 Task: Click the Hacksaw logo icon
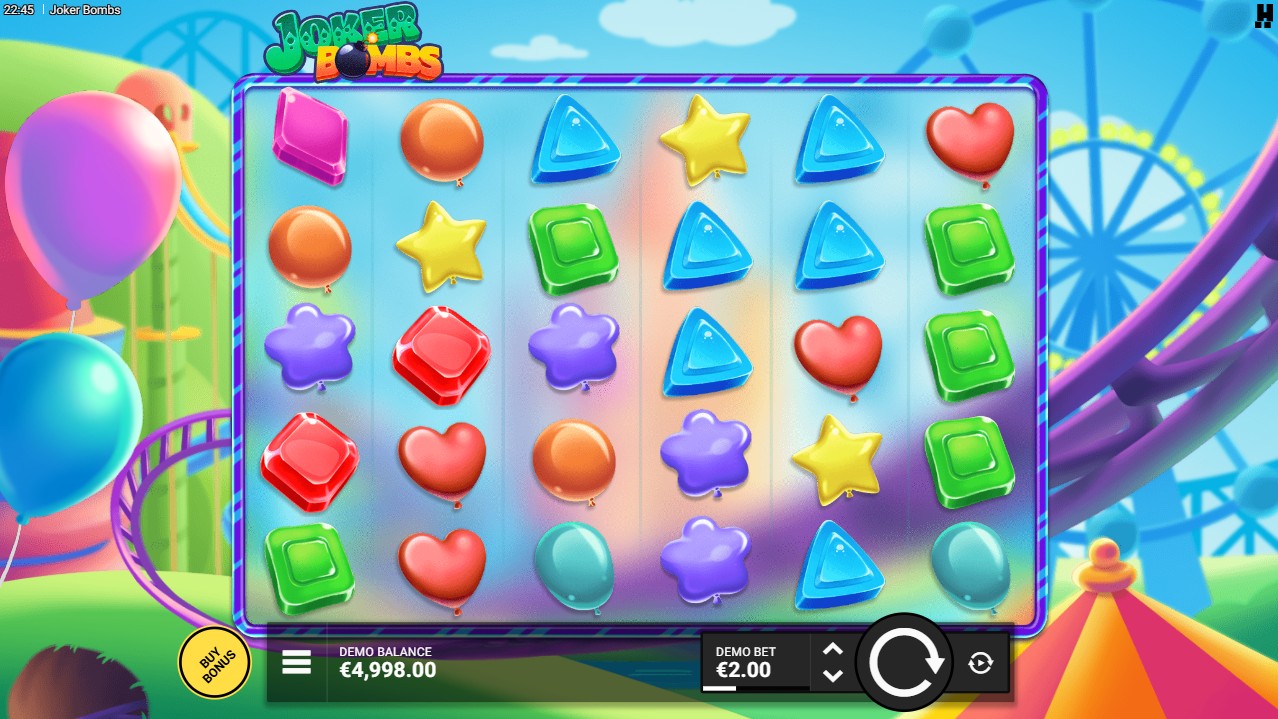tap(1263, 14)
